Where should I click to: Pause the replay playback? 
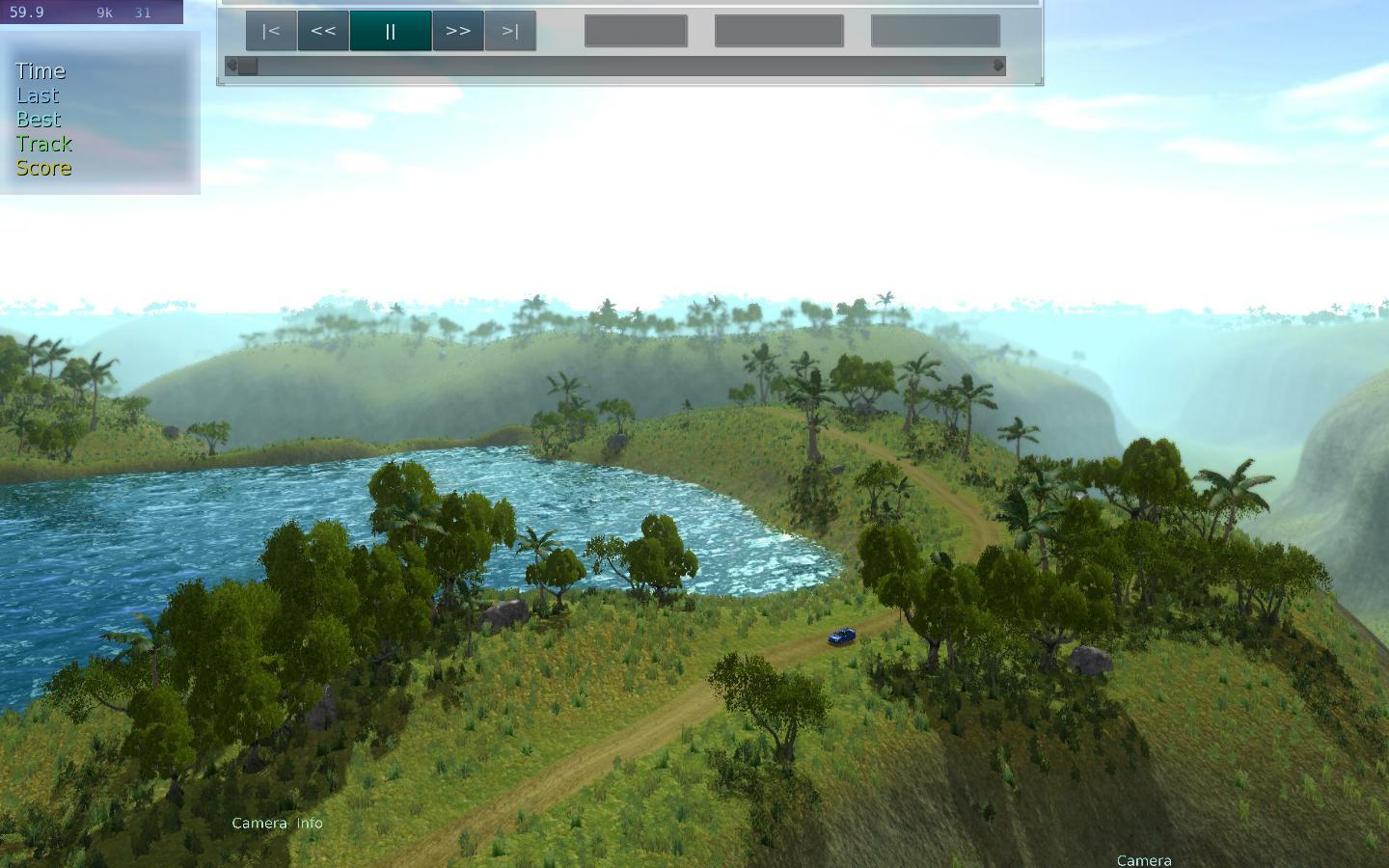(391, 31)
